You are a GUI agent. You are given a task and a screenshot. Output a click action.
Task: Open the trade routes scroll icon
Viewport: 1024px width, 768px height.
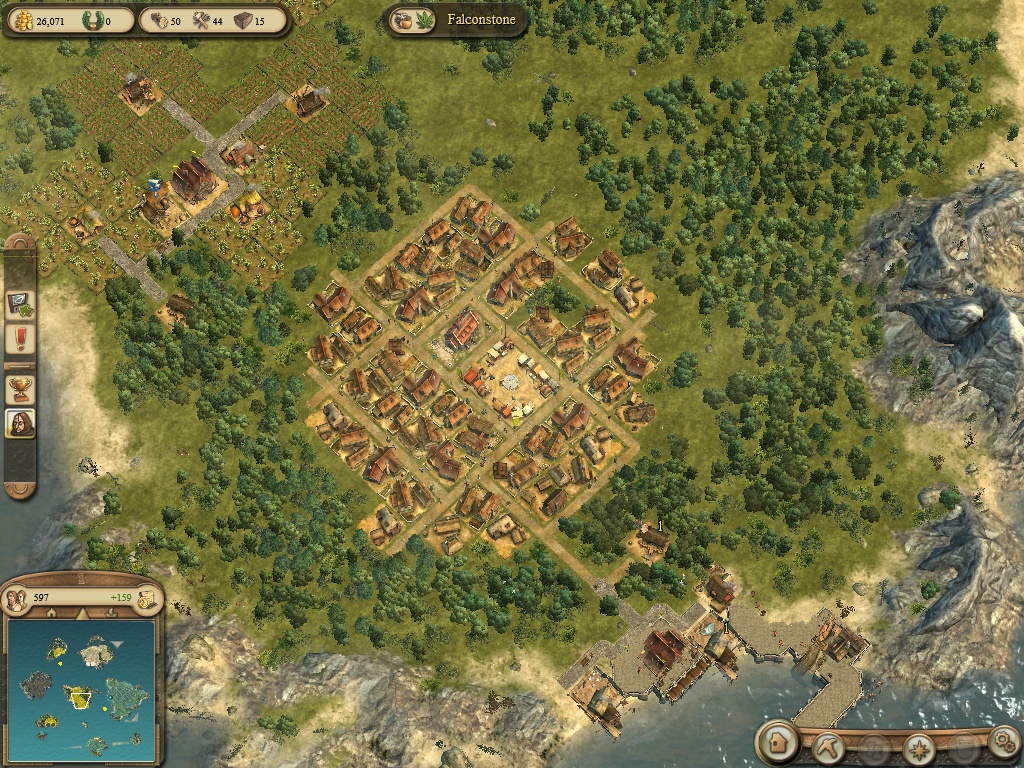pos(147,600)
